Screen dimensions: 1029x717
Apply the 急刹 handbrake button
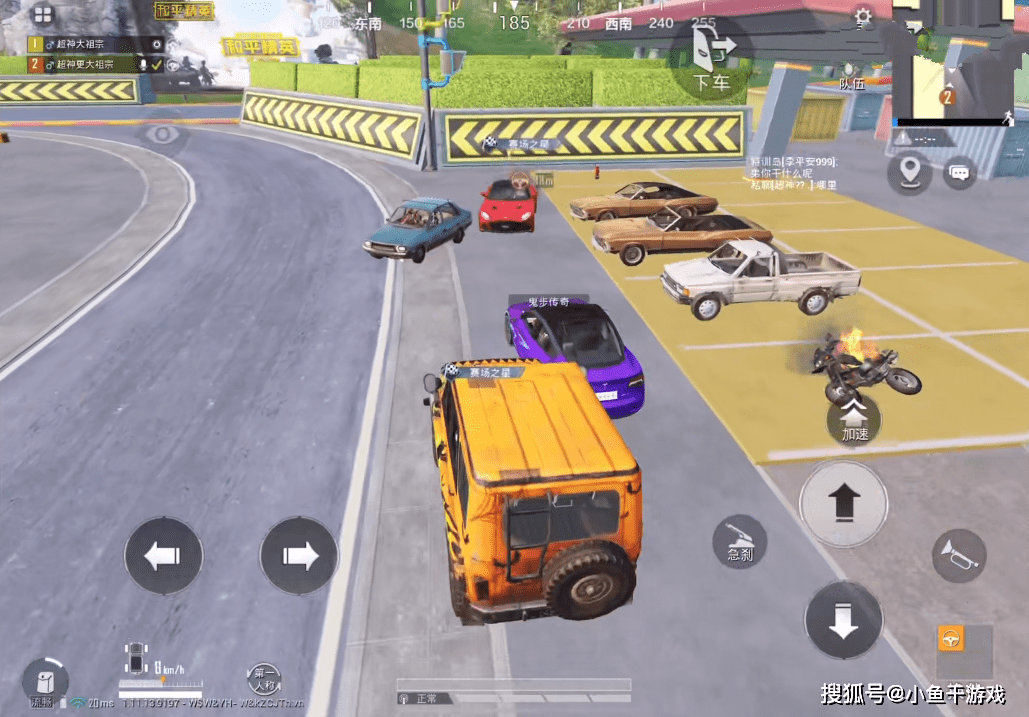point(739,543)
